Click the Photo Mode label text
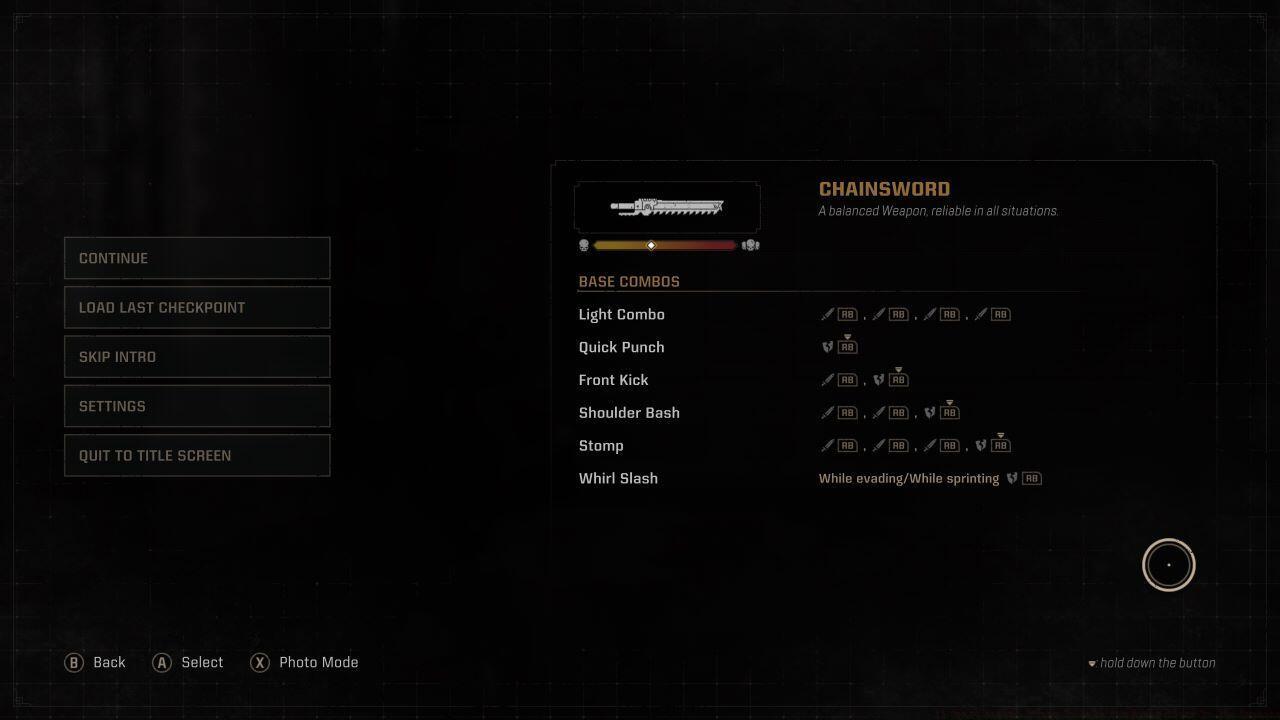This screenshot has width=1280, height=720. pos(319,662)
